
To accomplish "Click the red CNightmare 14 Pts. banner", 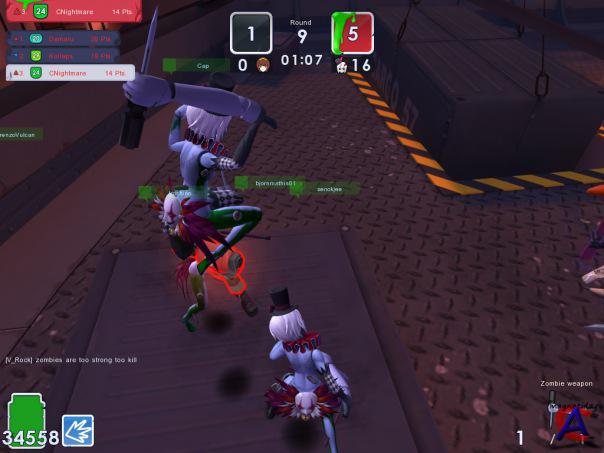I will pyautogui.click(x=70, y=12).
